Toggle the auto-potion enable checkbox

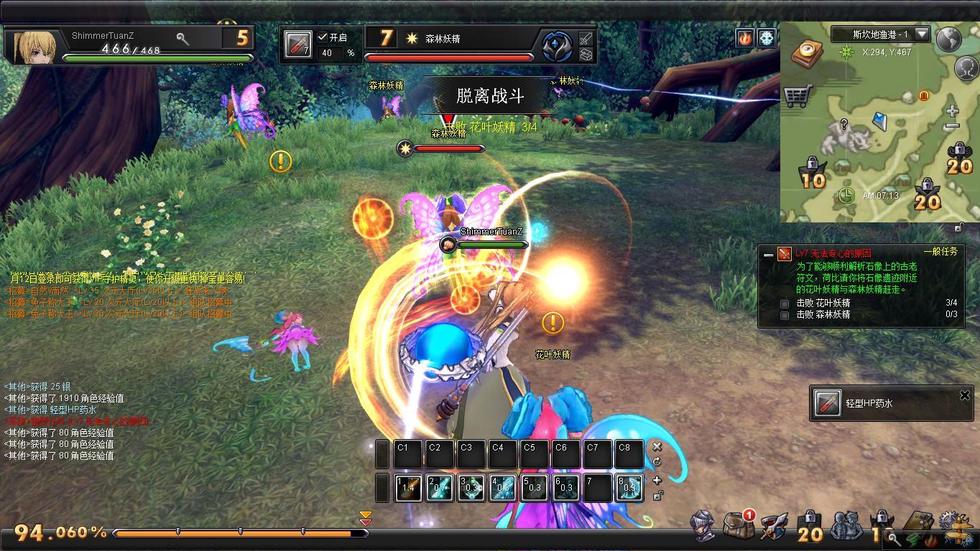click(x=322, y=37)
